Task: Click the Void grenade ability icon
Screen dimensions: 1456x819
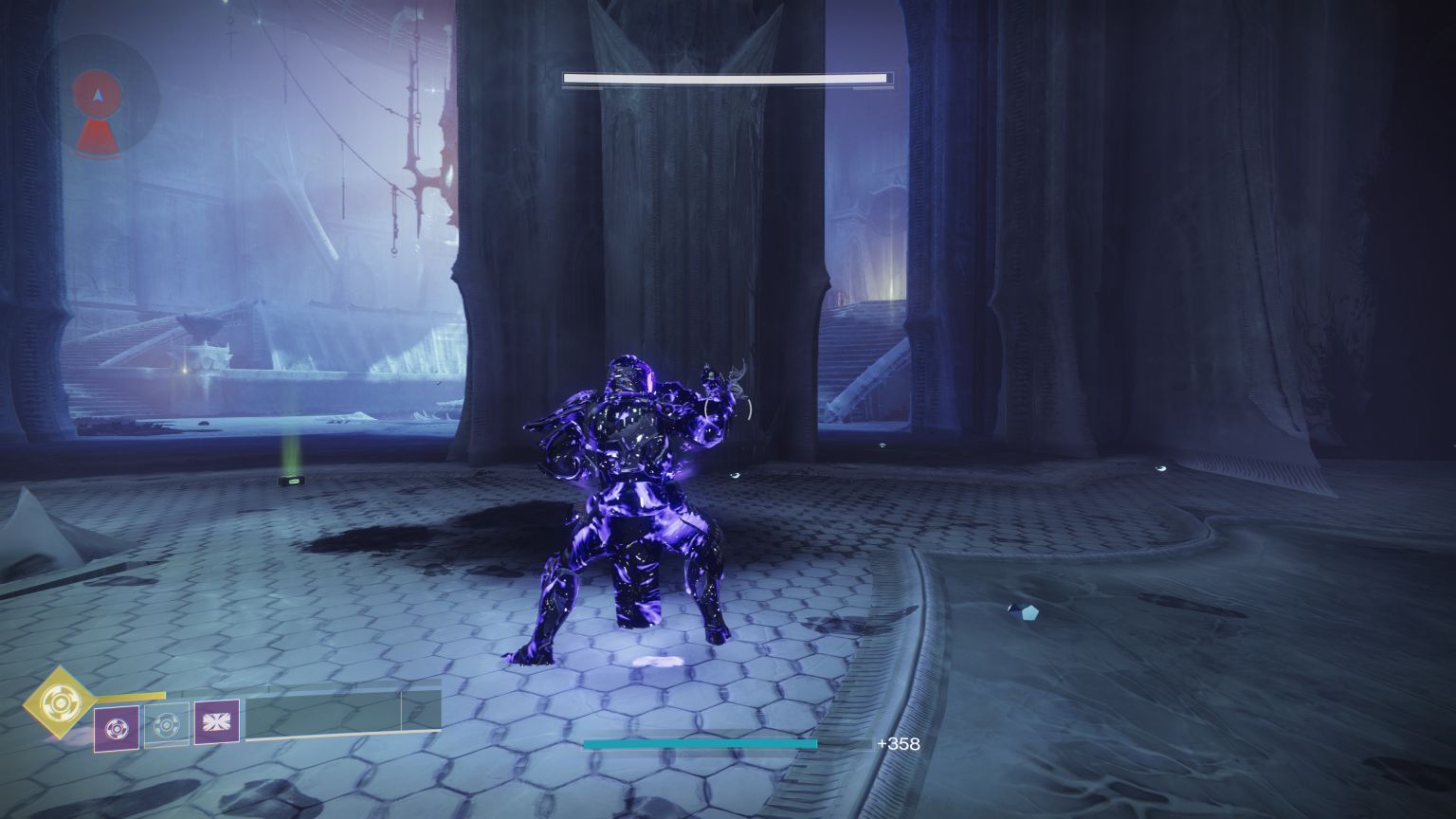Action: (118, 730)
